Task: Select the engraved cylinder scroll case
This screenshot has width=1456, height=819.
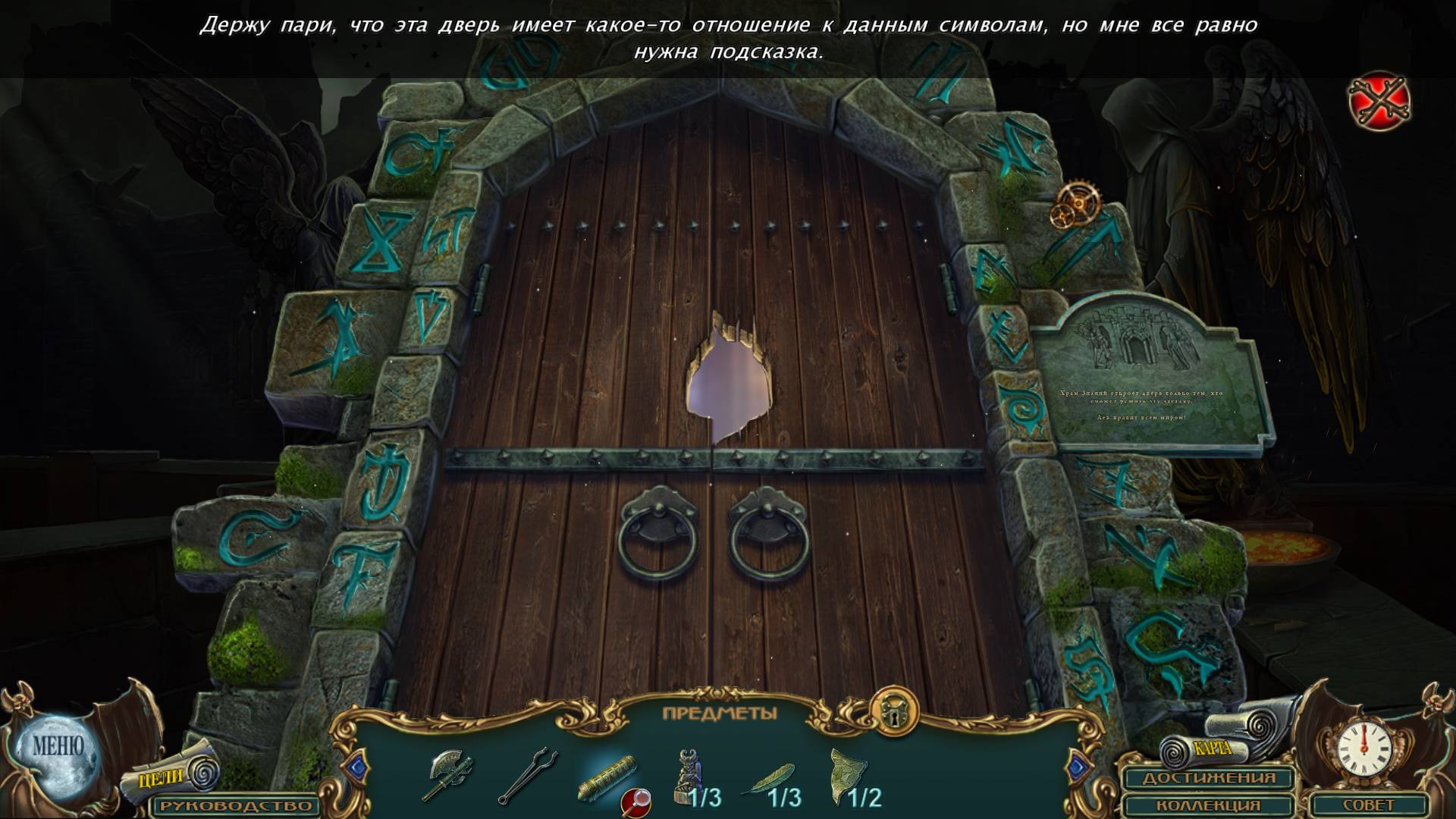Action: (x=606, y=773)
